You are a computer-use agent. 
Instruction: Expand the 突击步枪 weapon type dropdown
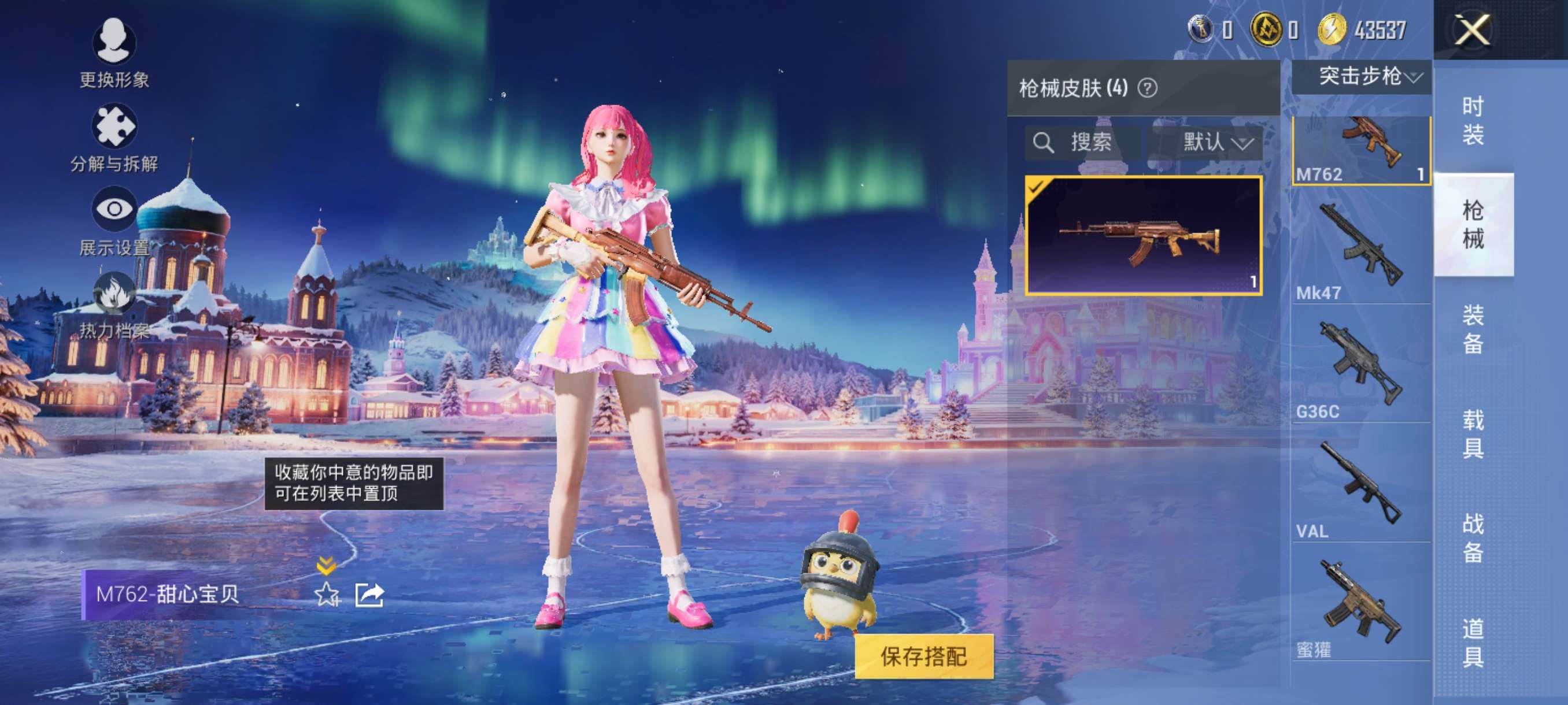click(x=1362, y=76)
